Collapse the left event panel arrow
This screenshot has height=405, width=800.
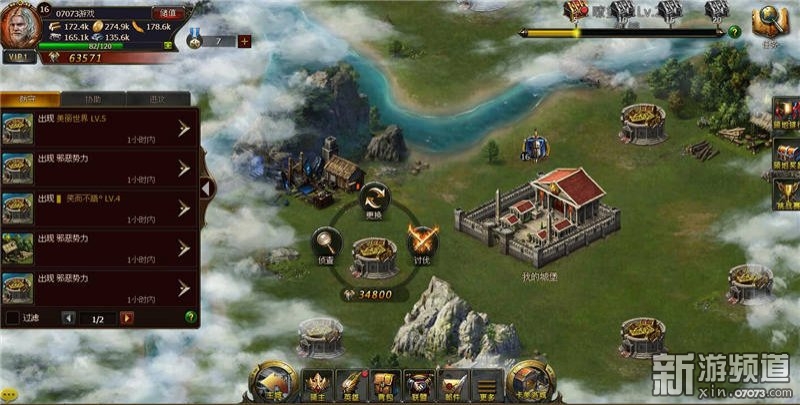coord(206,188)
